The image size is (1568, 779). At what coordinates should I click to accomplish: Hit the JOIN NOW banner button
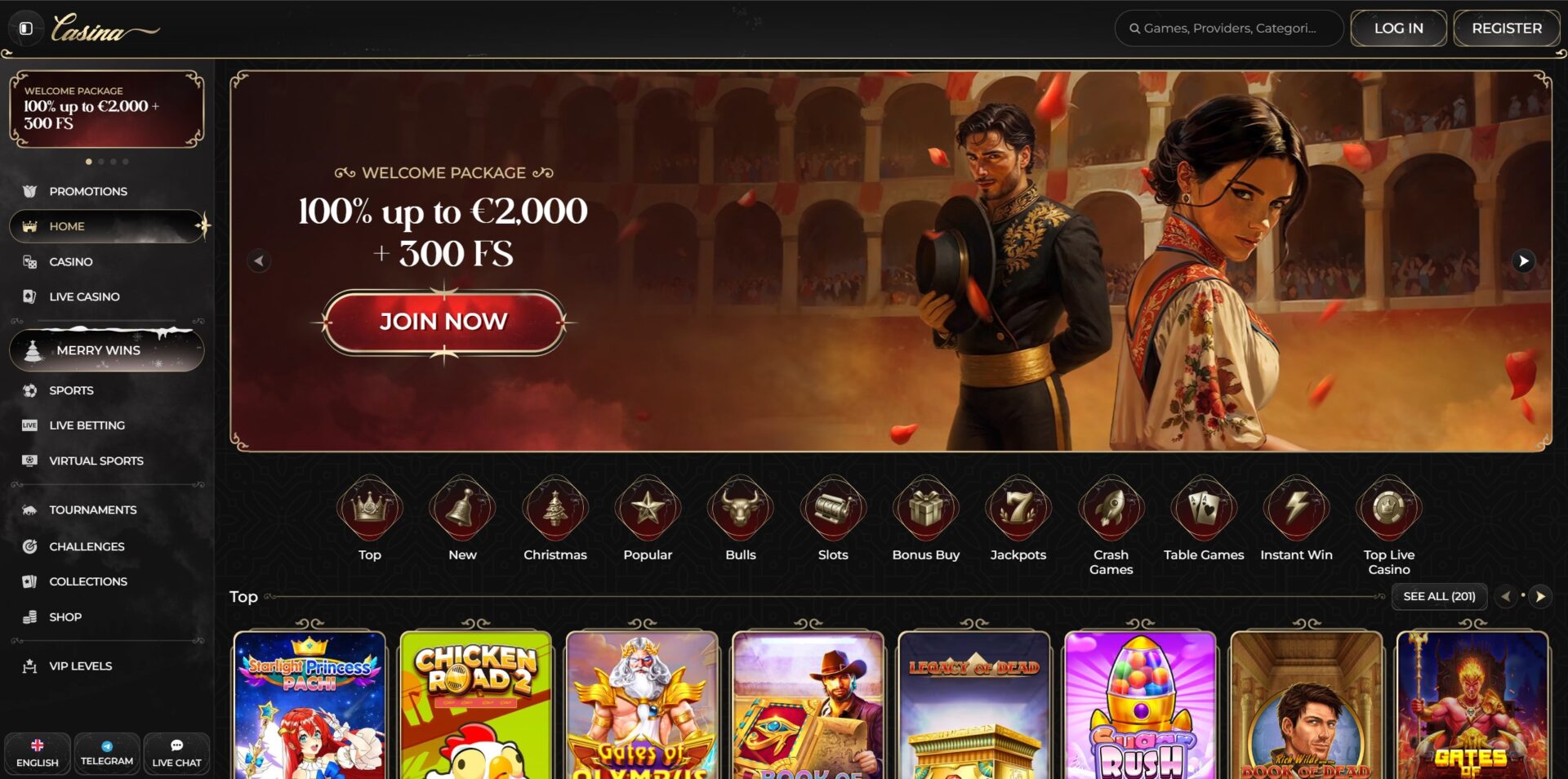click(x=443, y=322)
